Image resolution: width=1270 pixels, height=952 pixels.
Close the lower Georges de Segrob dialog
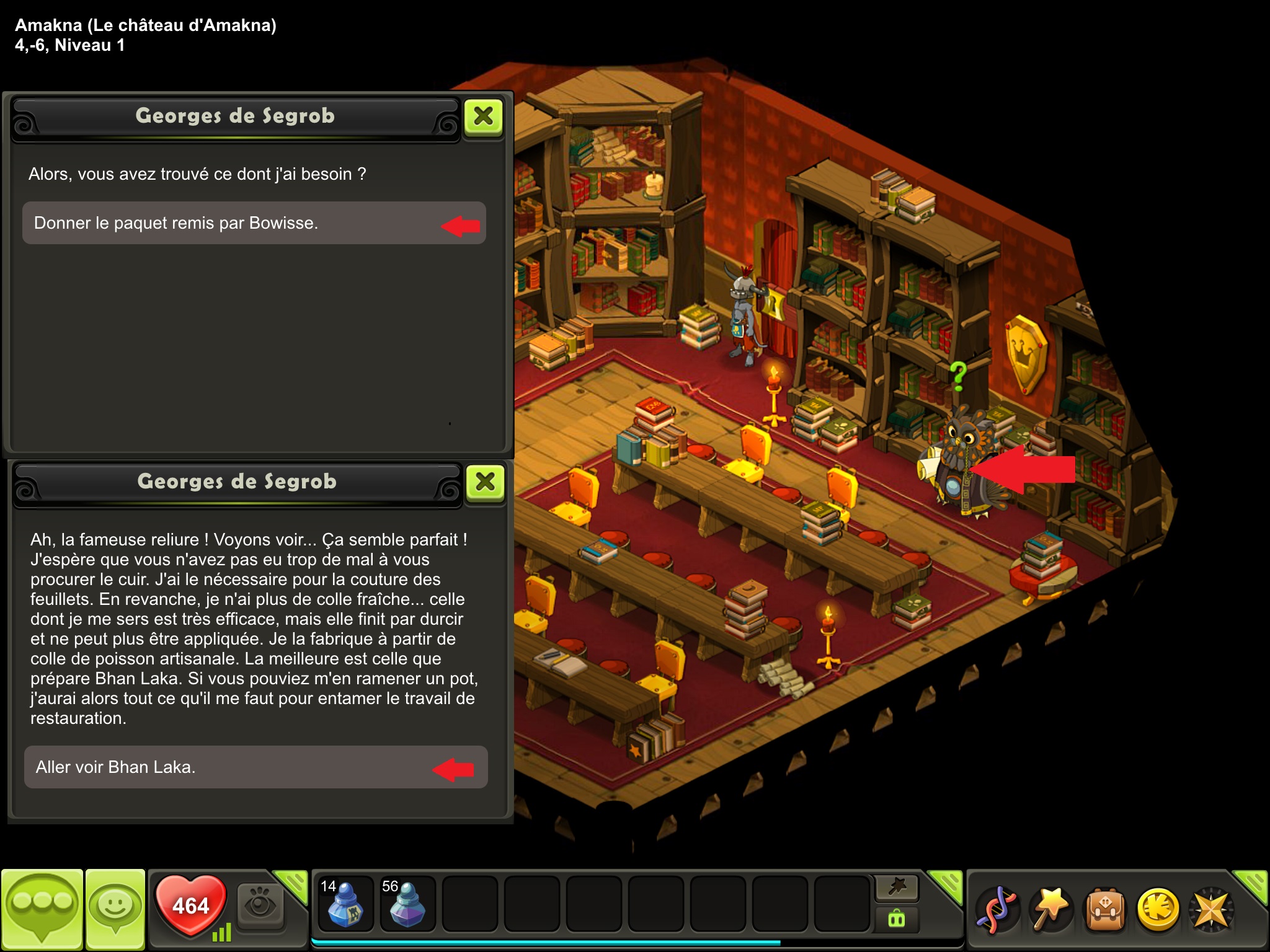tap(486, 482)
